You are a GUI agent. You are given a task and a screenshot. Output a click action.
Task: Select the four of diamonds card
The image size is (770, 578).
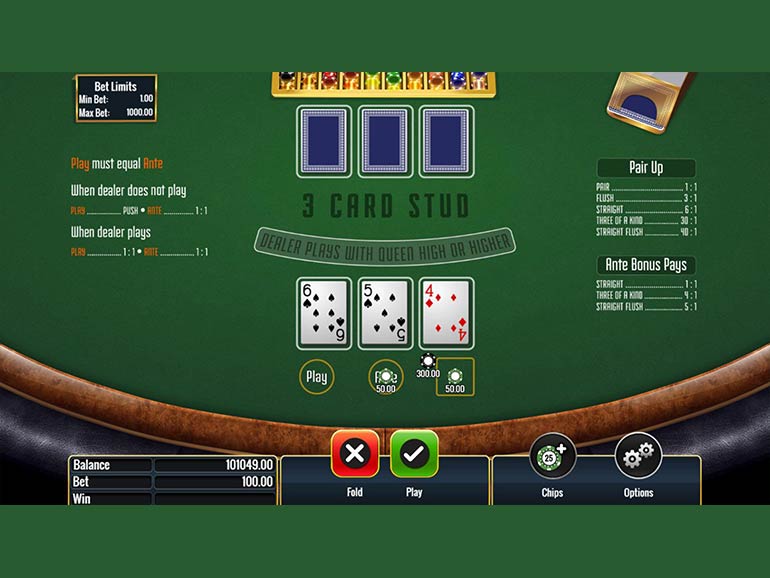446,314
